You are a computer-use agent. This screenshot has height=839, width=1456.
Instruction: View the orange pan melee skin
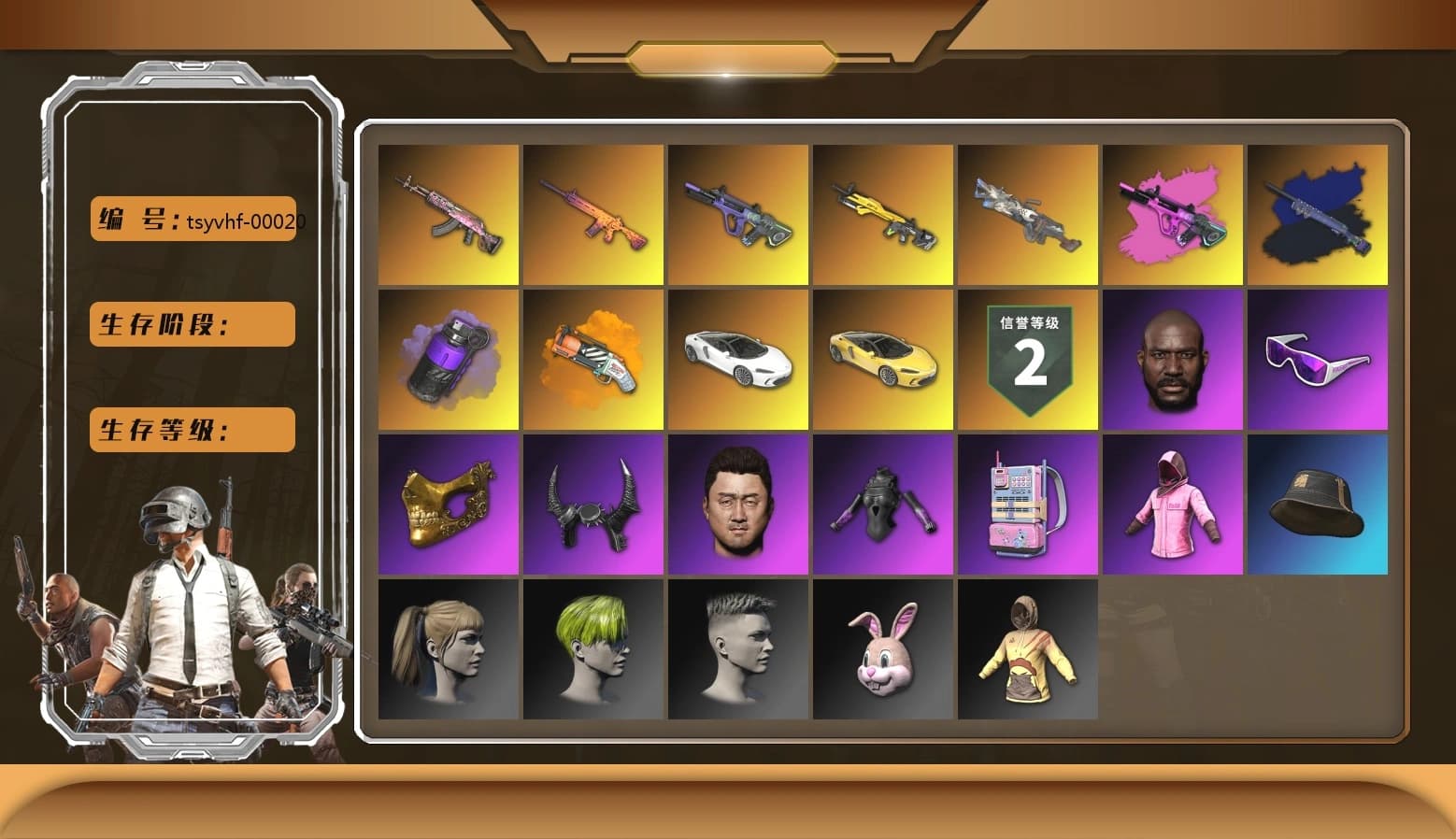click(x=592, y=359)
